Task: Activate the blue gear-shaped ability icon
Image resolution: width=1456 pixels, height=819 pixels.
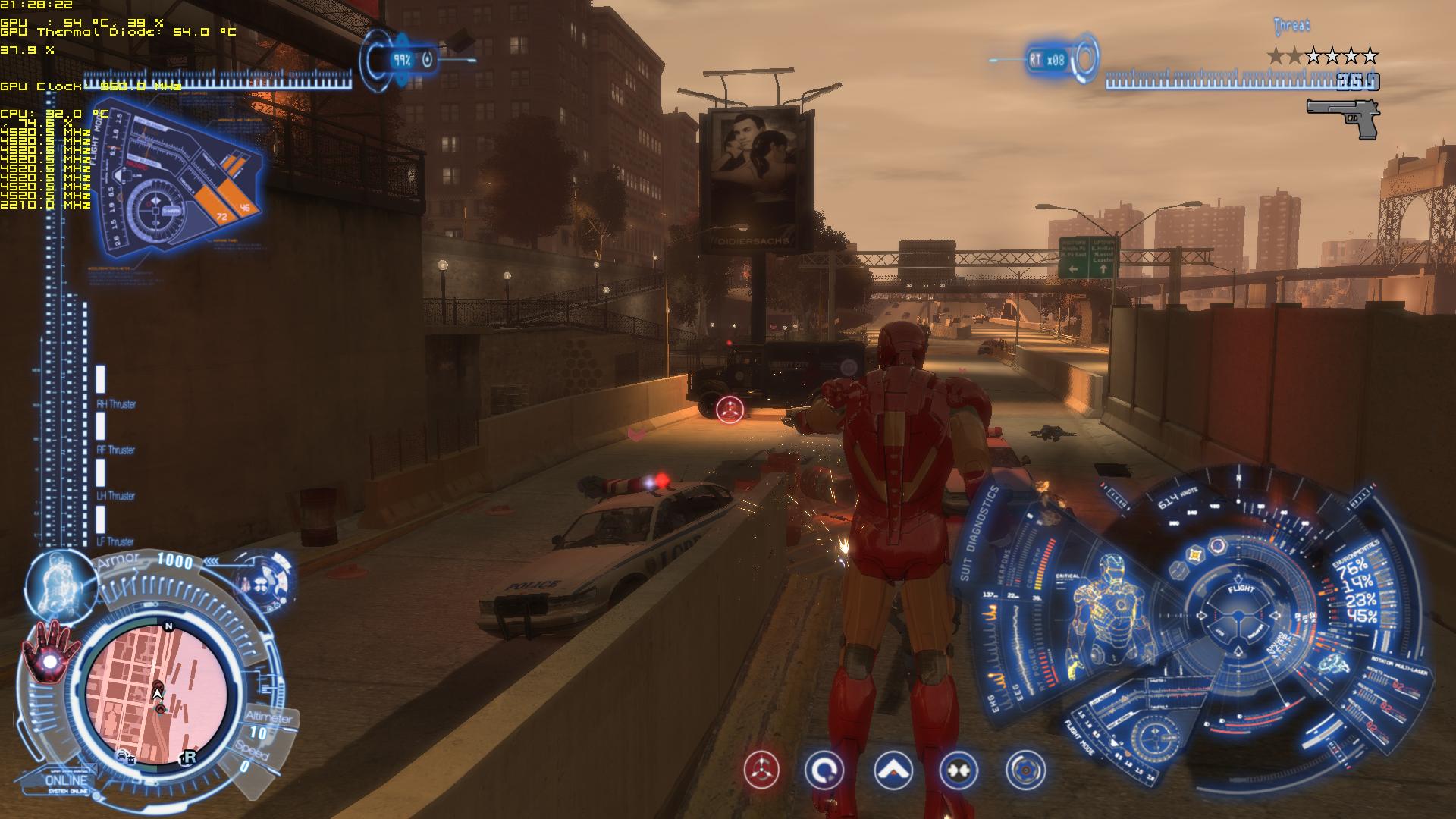Action: click(1025, 770)
